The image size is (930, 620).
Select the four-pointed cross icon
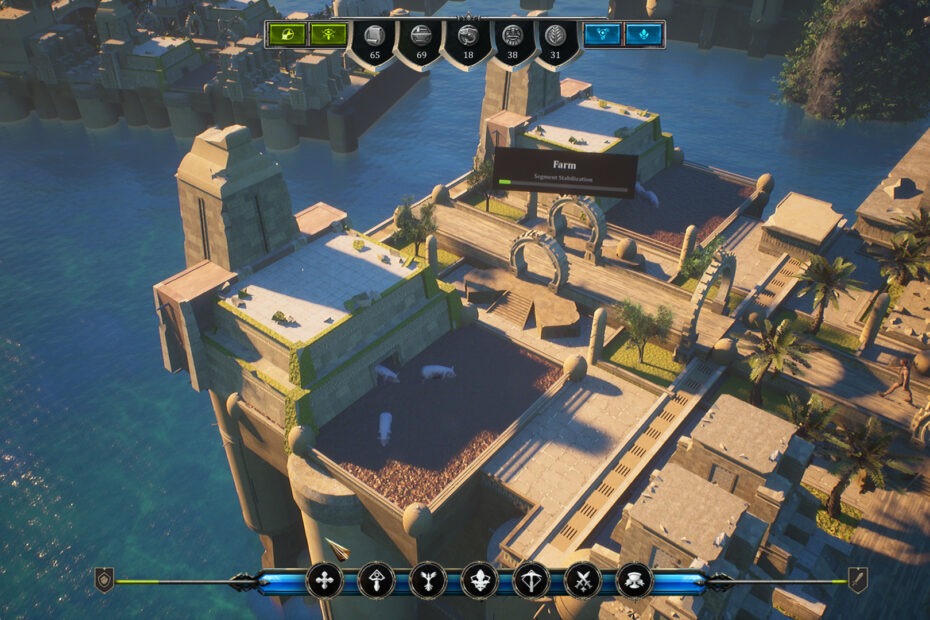pos(323,580)
